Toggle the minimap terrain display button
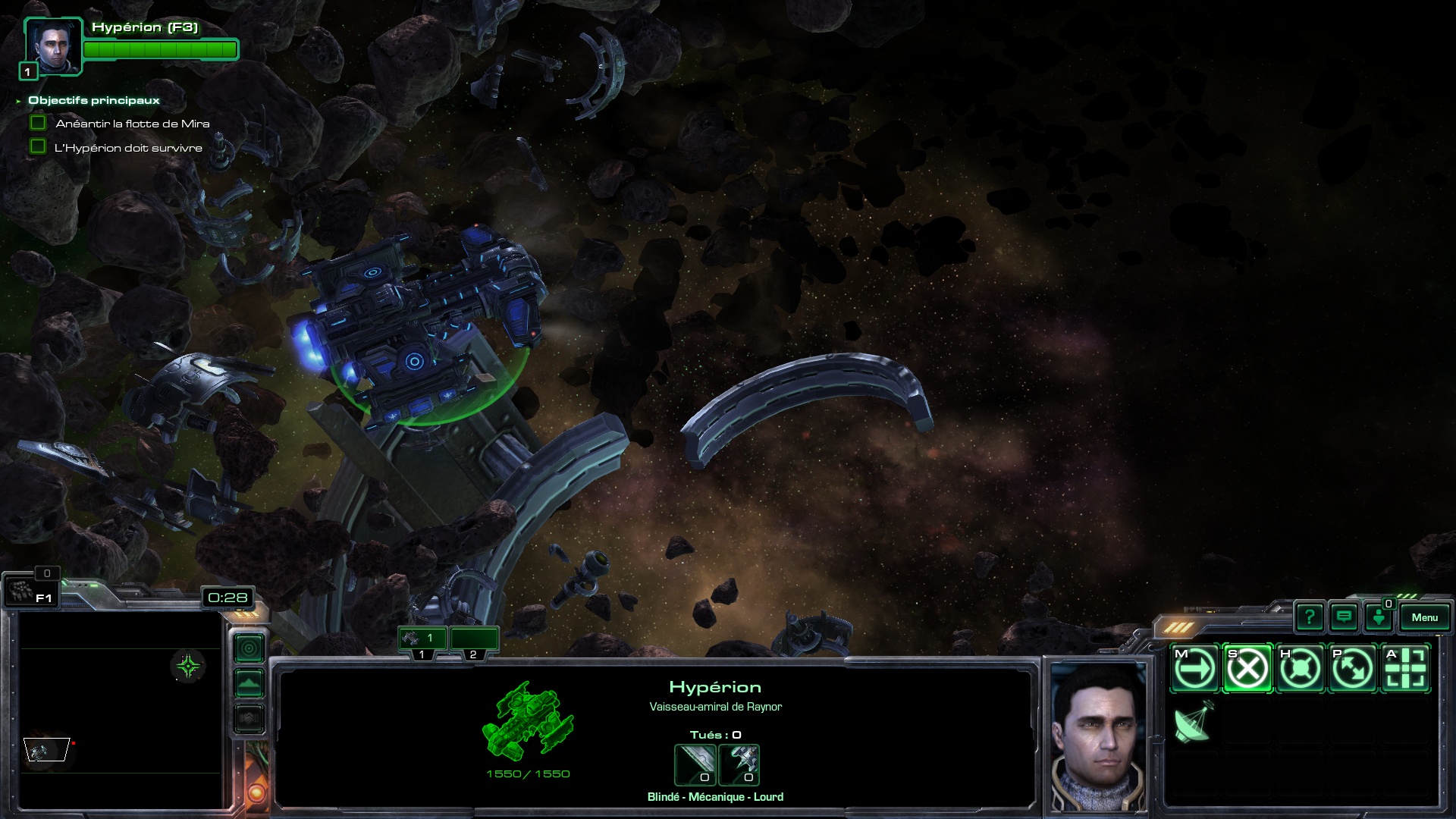 click(x=249, y=683)
